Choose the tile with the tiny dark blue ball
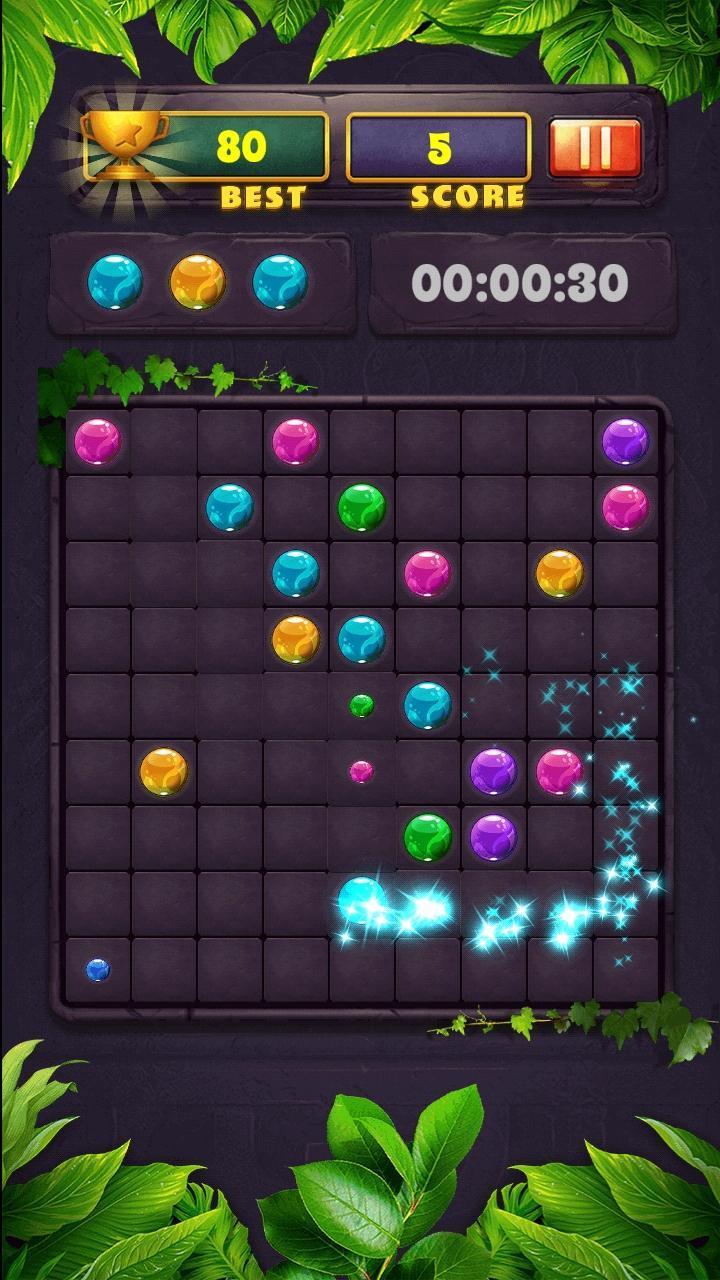The height and width of the screenshot is (1280, 720). pyautogui.click(x=97, y=969)
